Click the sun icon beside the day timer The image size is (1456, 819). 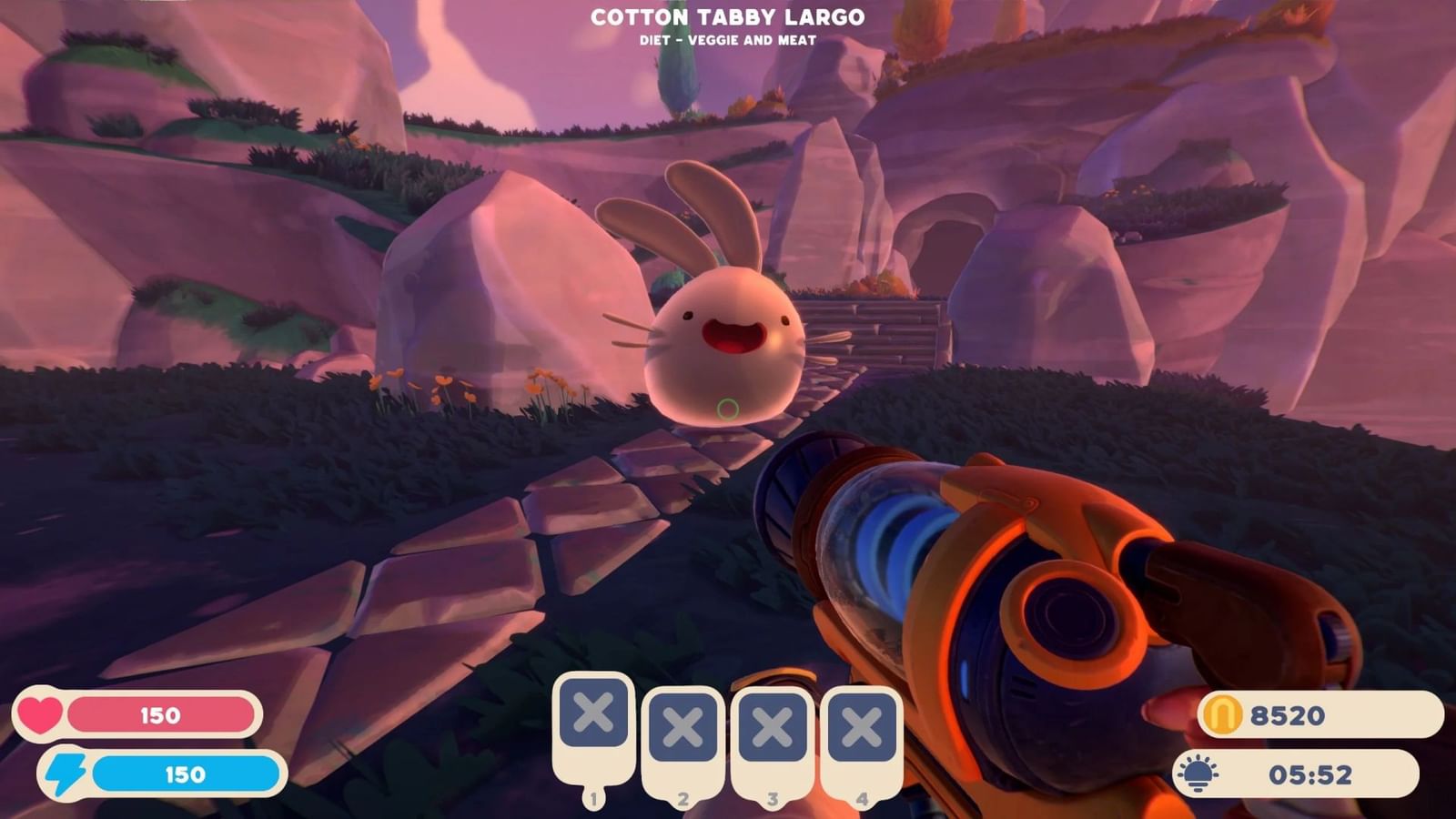coord(1199,773)
